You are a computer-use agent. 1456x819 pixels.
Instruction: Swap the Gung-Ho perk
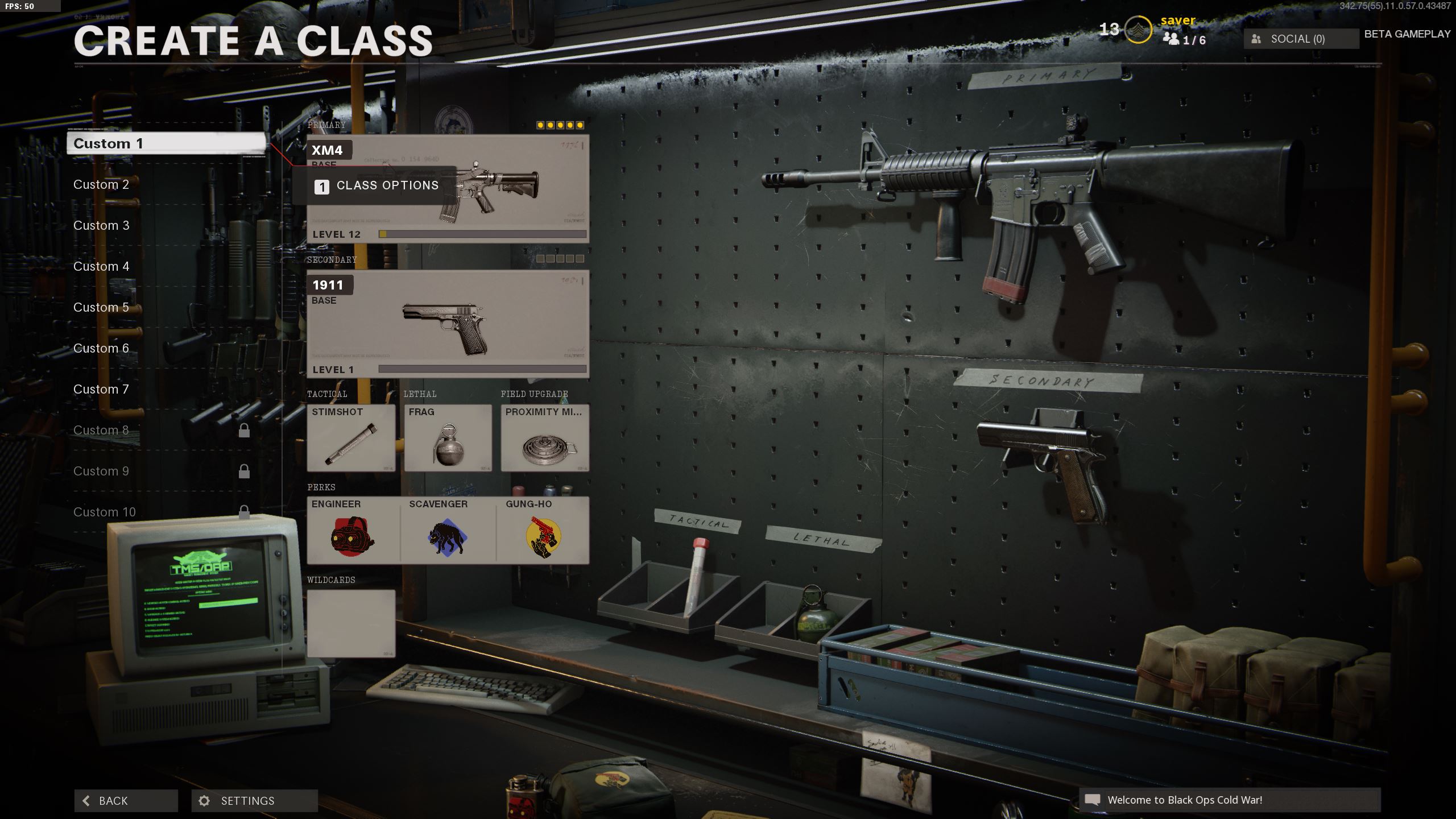pos(543,531)
